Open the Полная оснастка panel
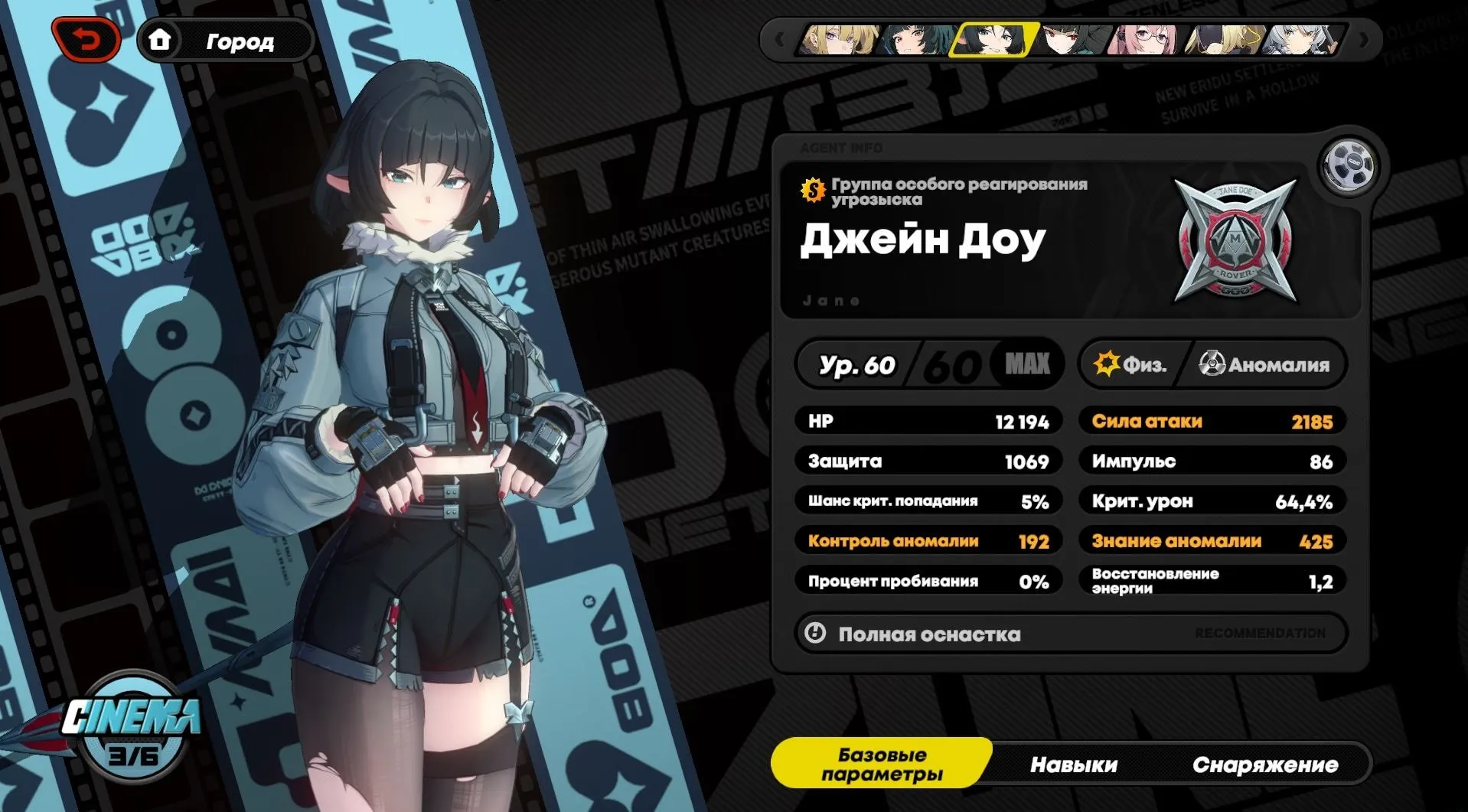The image size is (1468, 812). (x=930, y=634)
